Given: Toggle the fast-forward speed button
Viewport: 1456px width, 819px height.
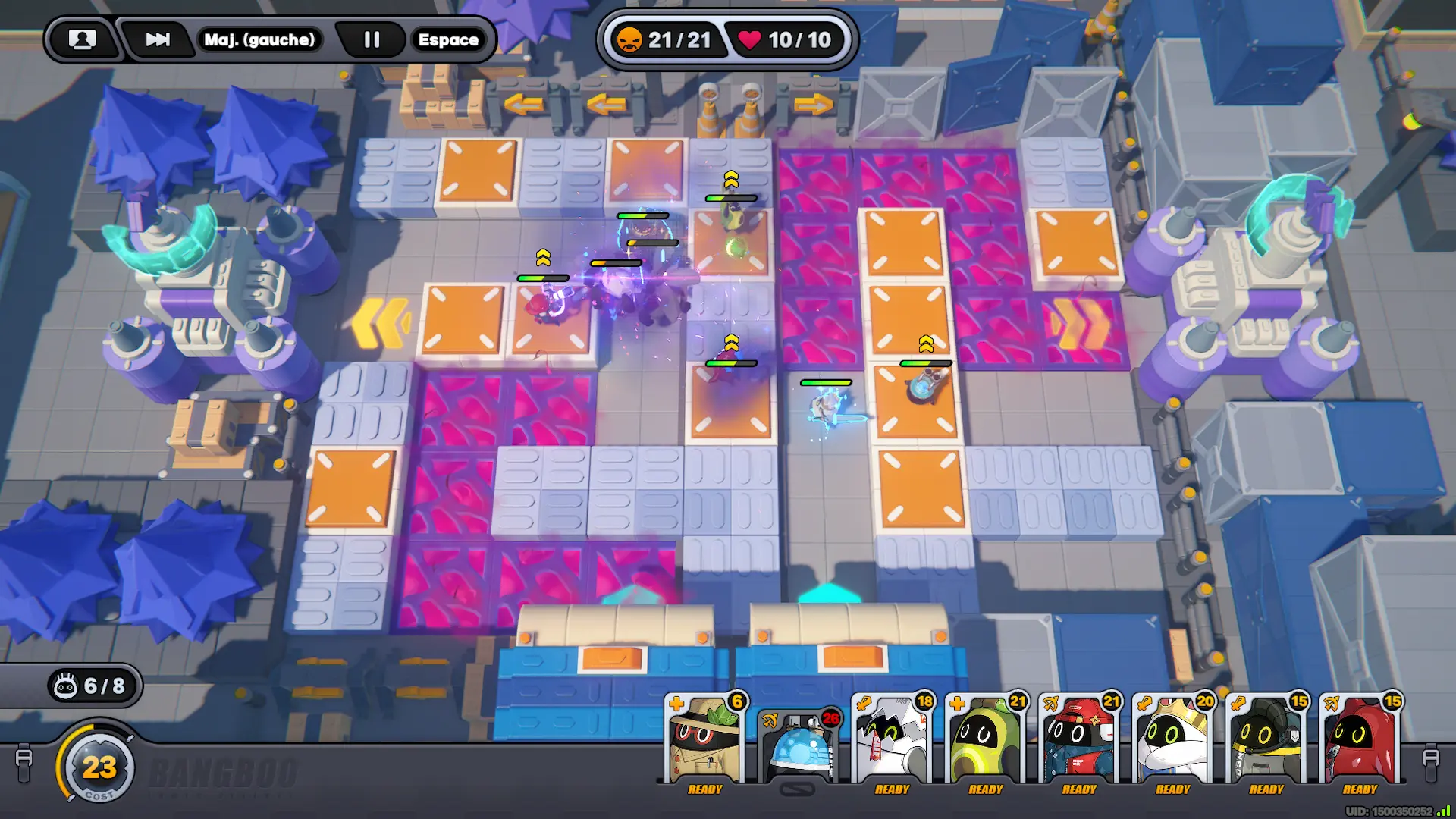Looking at the screenshot, I should pos(158,39).
